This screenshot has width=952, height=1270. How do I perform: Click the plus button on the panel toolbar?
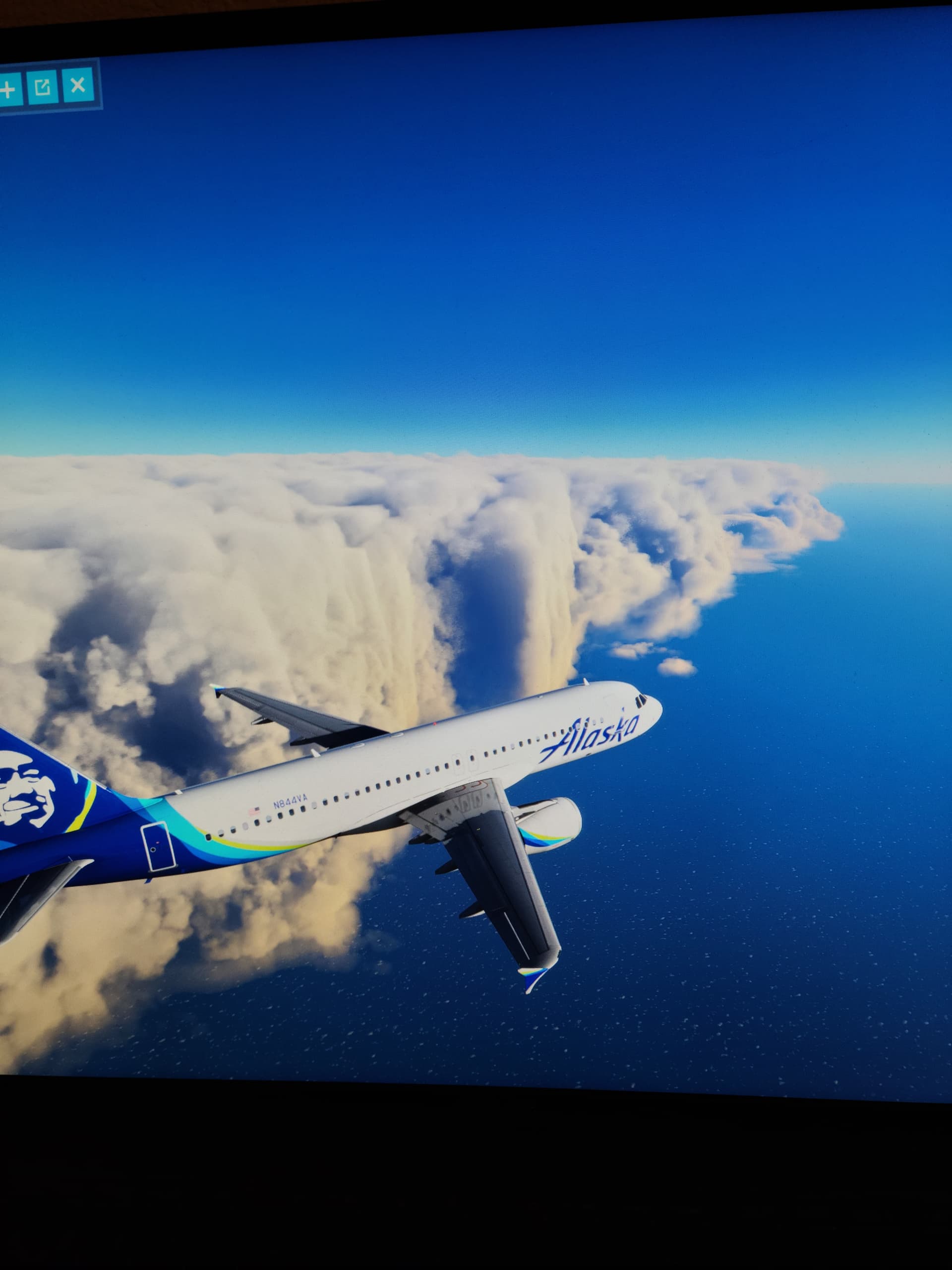(x=8, y=89)
